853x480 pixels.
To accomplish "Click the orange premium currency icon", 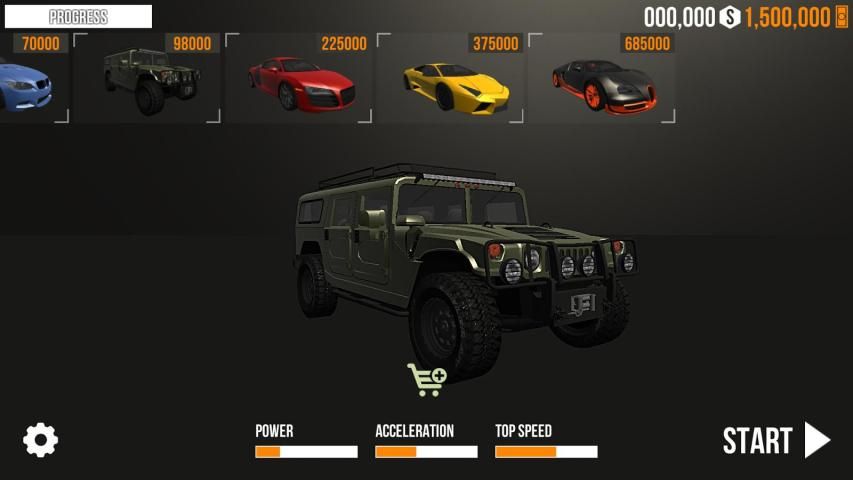I will [841, 17].
